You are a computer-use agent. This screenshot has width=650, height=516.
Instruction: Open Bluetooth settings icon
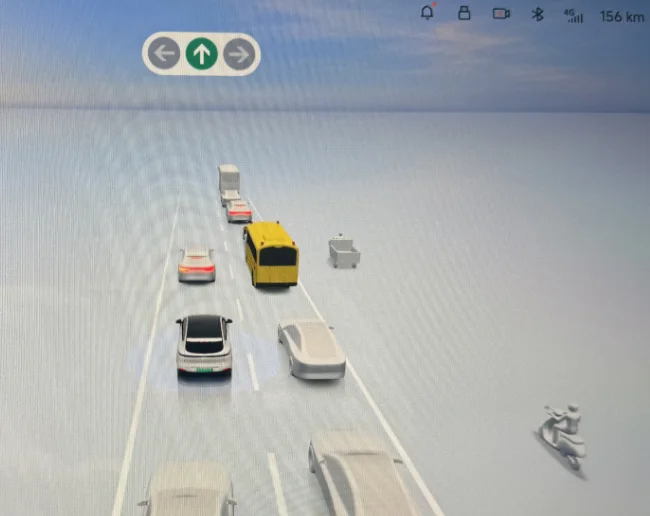(537, 14)
